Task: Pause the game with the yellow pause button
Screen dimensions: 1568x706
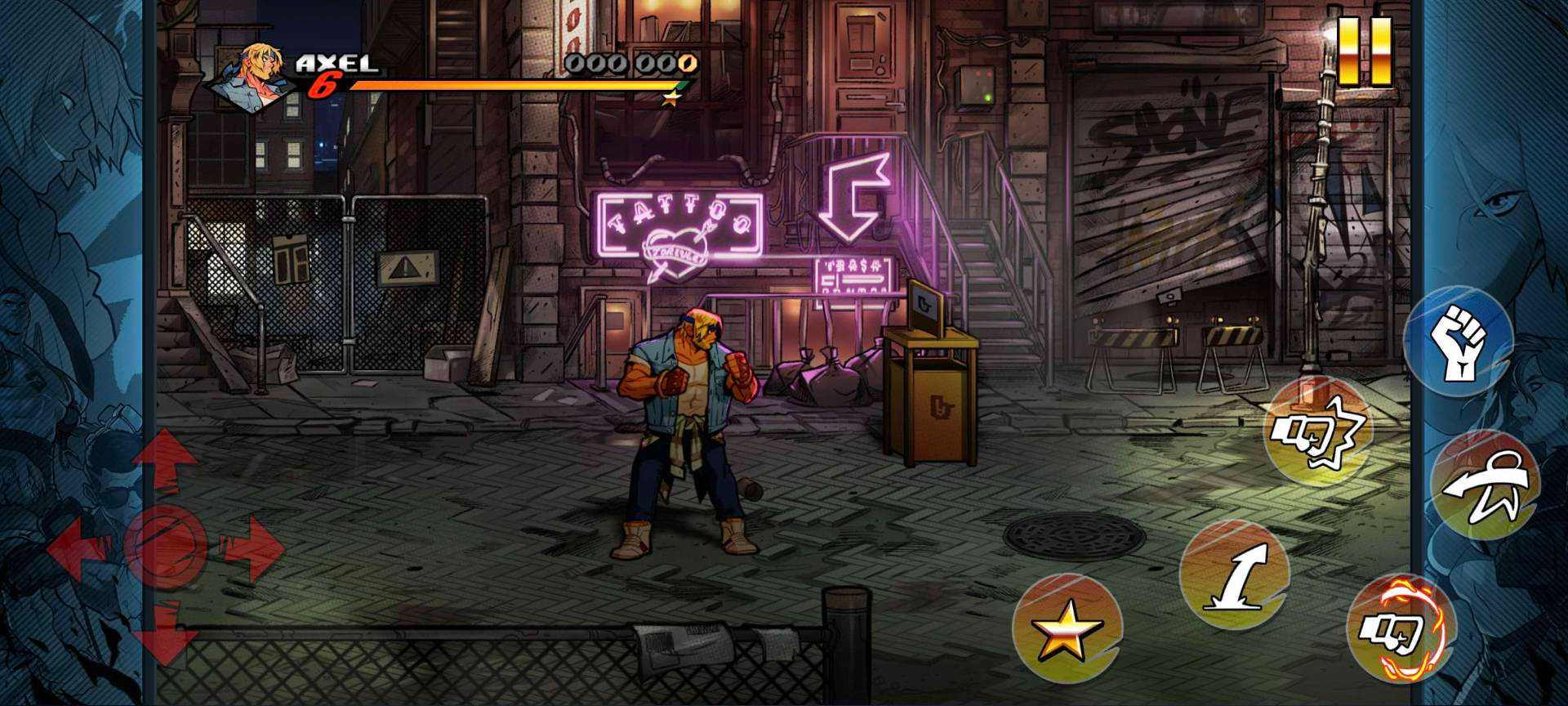Action: tap(1365, 51)
